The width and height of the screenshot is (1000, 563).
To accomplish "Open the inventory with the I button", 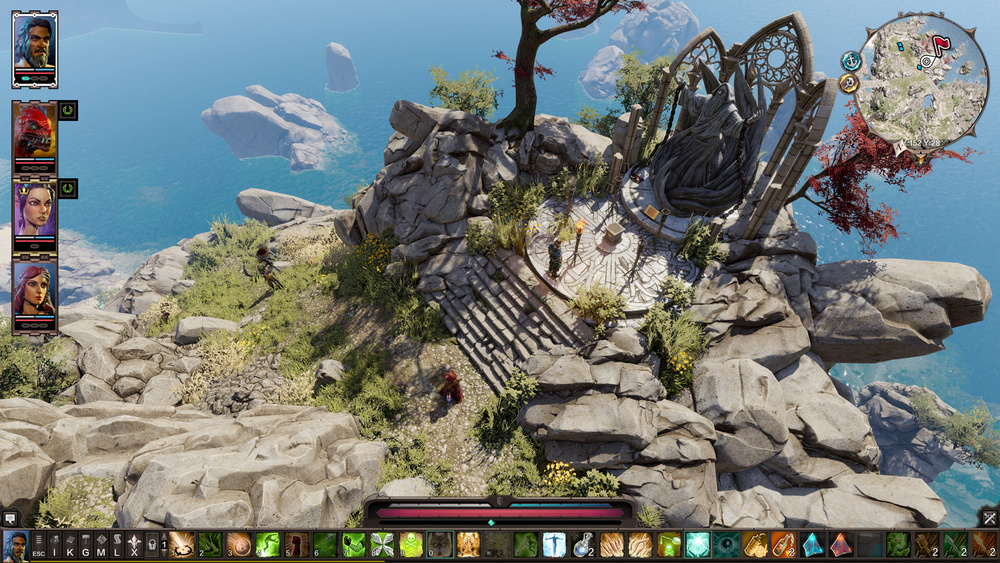I will click(x=54, y=545).
